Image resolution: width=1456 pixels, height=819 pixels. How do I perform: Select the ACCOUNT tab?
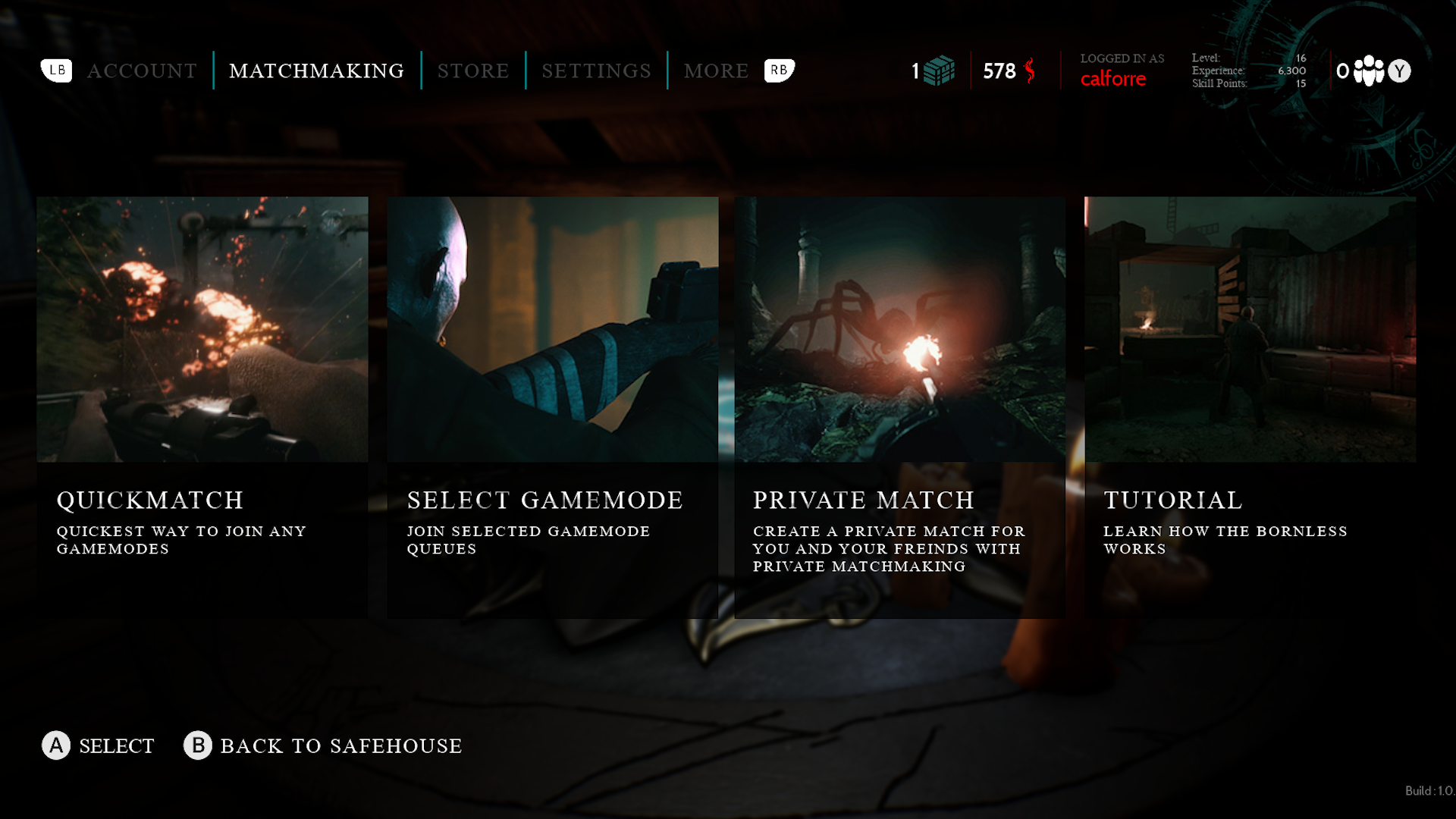142,71
